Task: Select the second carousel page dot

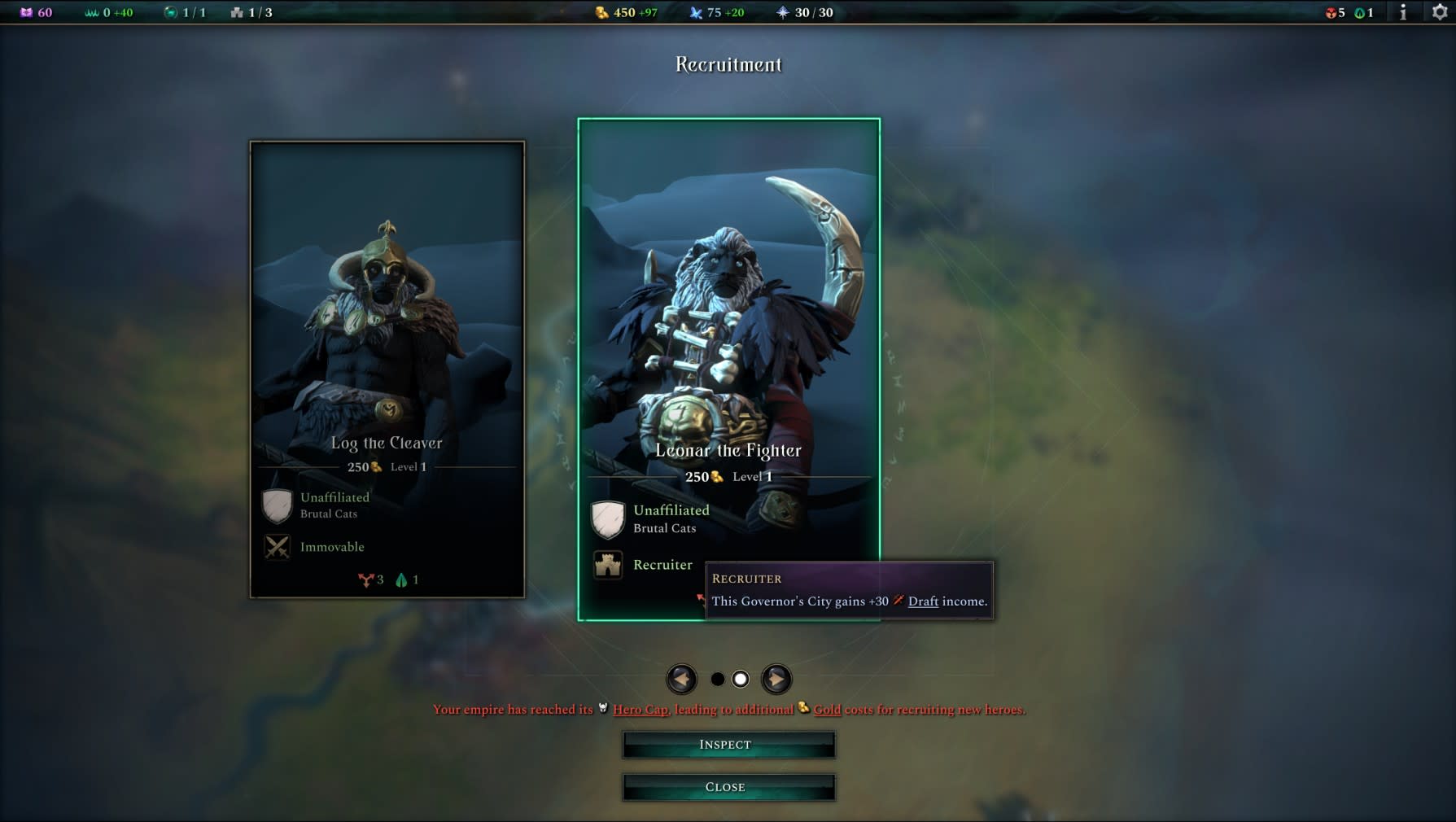Action: [741, 677]
